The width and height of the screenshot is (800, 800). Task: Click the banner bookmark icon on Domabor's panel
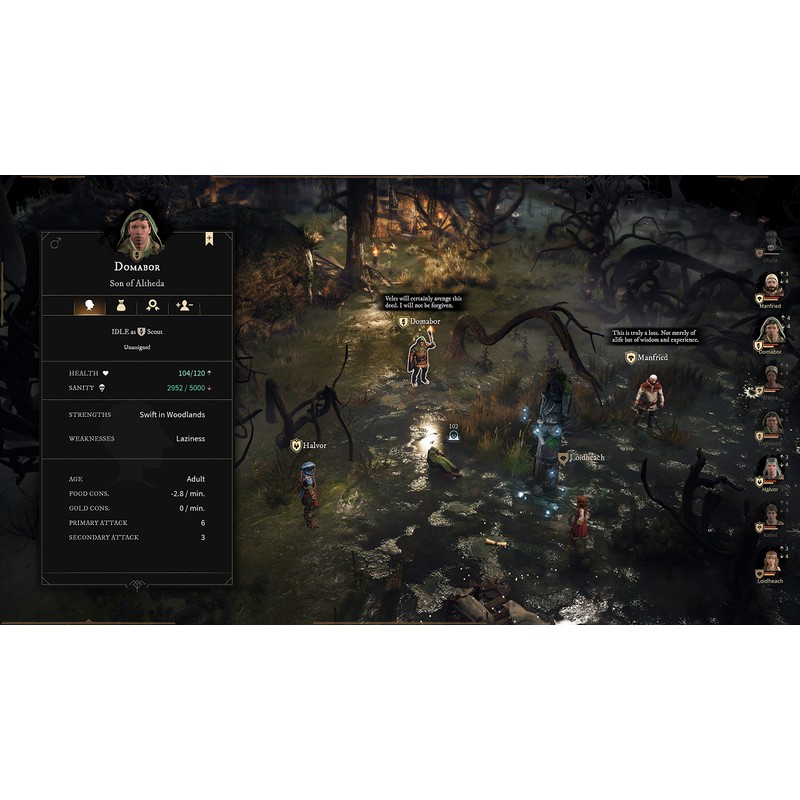[x=210, y=239]
